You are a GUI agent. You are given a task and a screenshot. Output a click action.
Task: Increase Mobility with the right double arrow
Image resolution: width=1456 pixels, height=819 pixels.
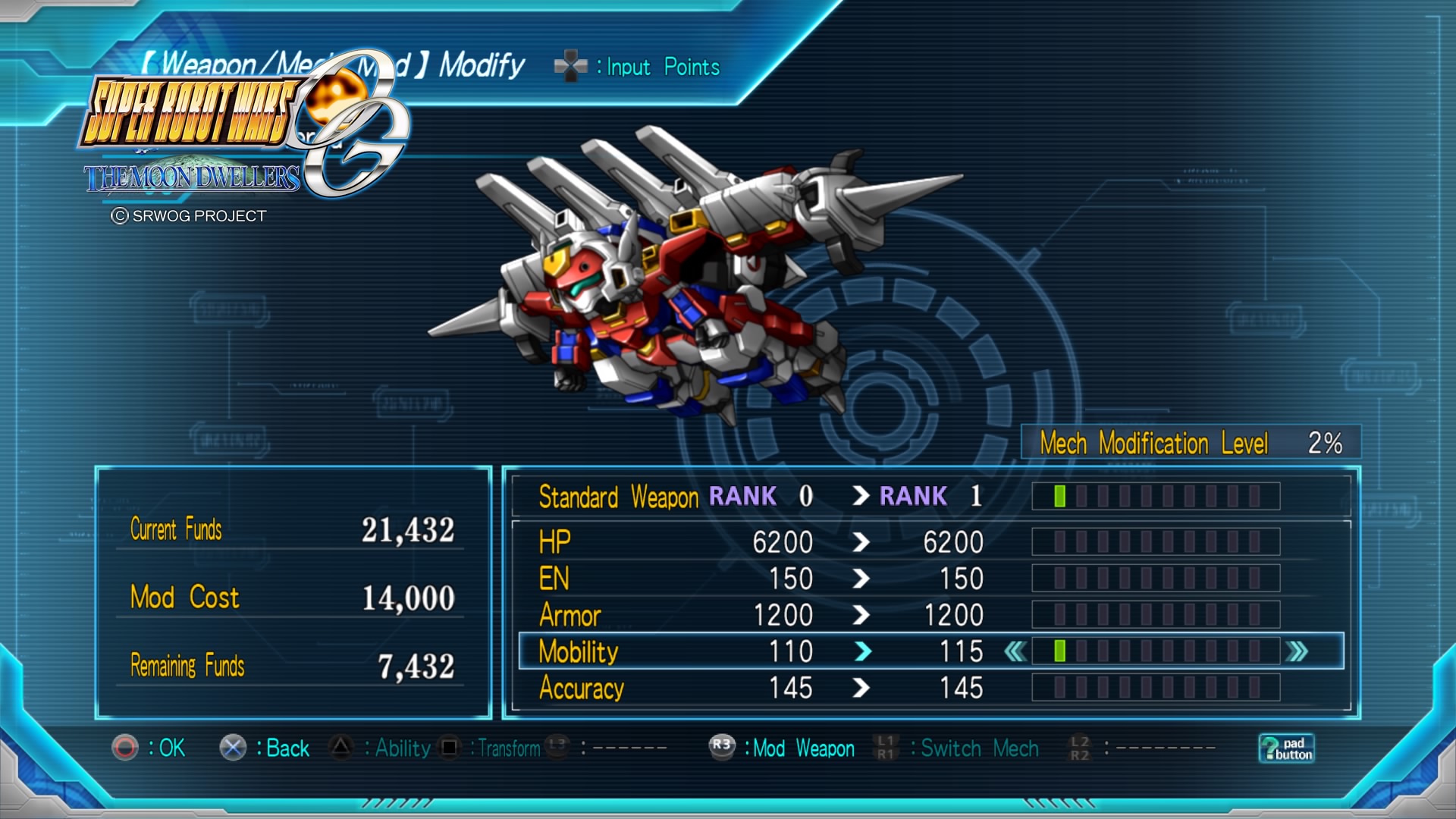pos(1298,651)
